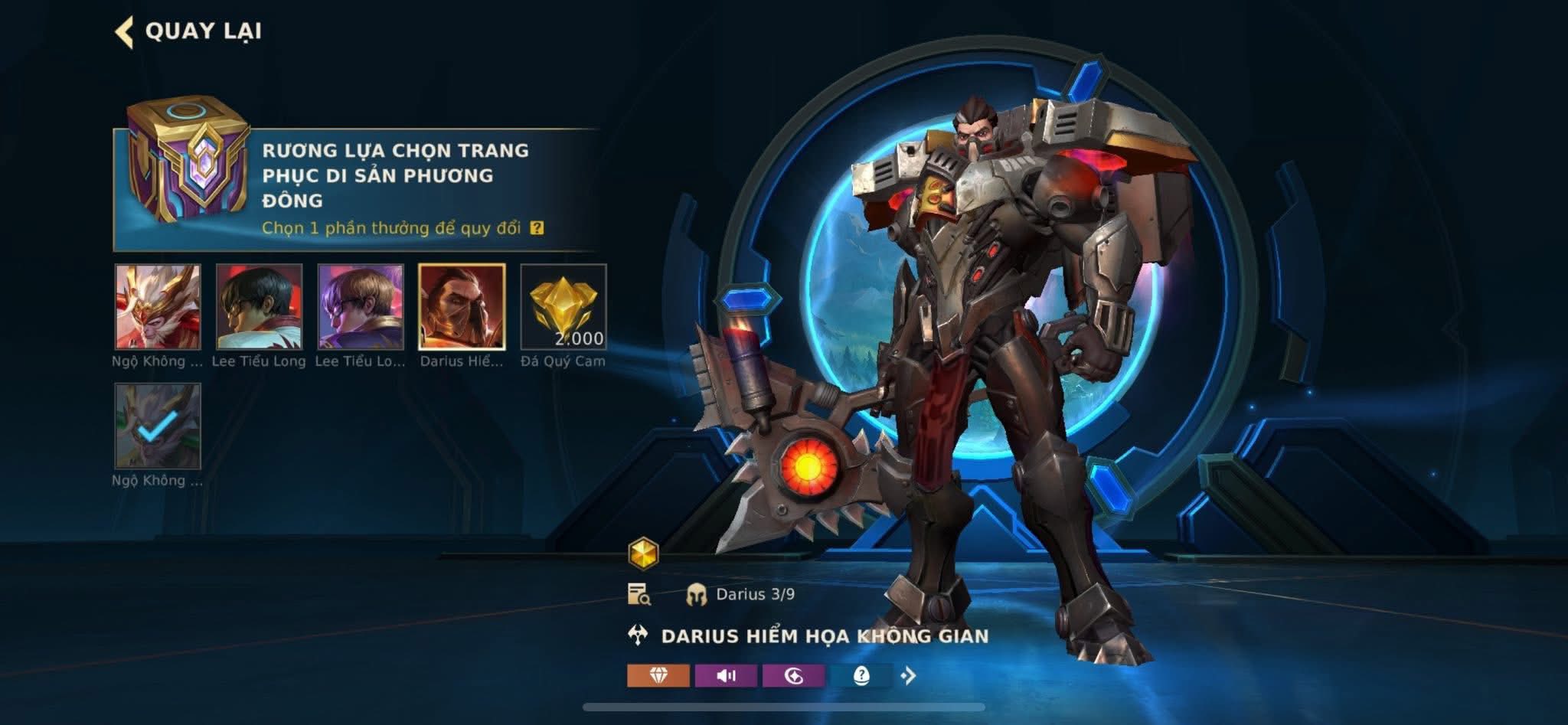Expand skin features with the arrow icon
The image size is (1568, 725).
[x=909, y=675]
